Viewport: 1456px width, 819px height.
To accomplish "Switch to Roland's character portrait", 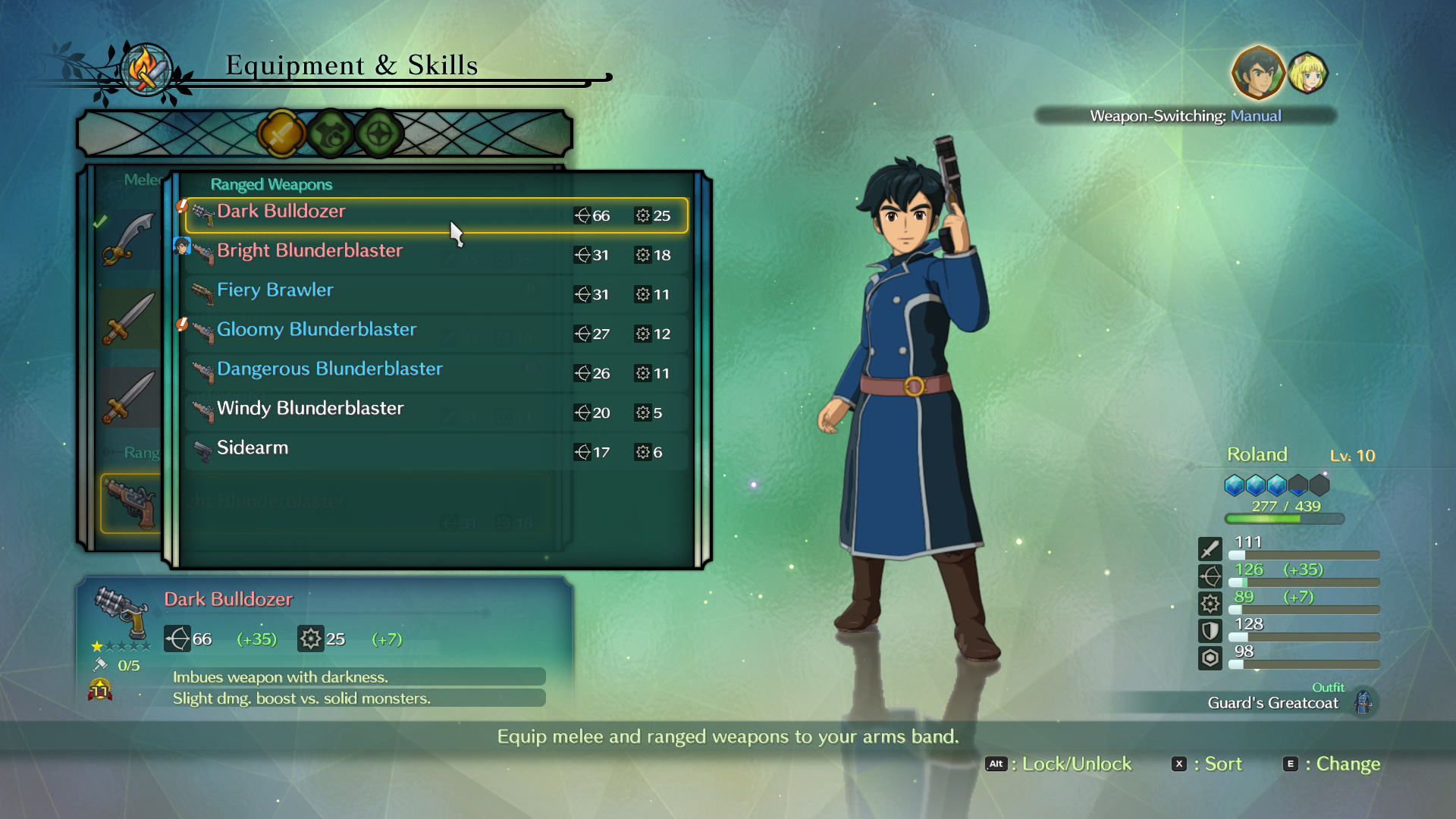I will [x=1257, y=74].
